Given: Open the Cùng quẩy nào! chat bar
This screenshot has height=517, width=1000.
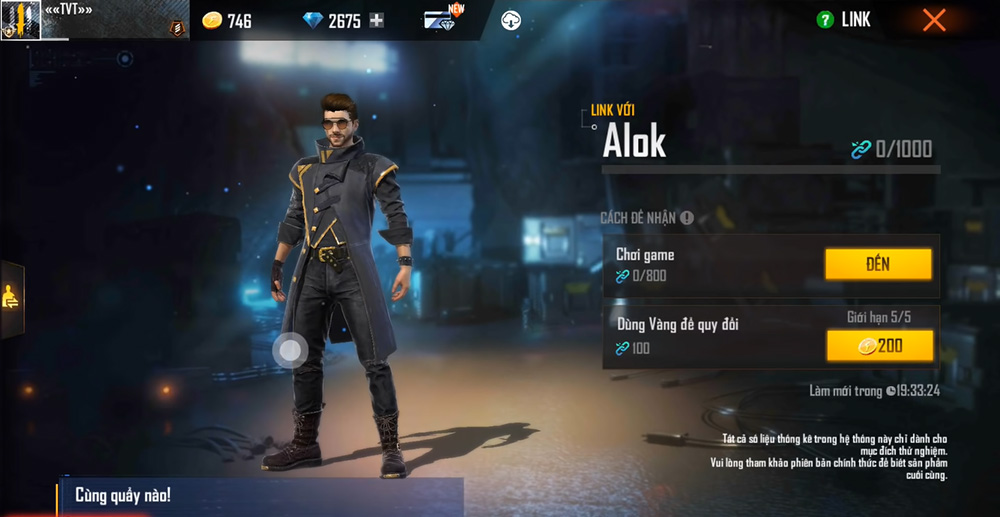Looking at the screenshot, I should (x=260, y=496).
